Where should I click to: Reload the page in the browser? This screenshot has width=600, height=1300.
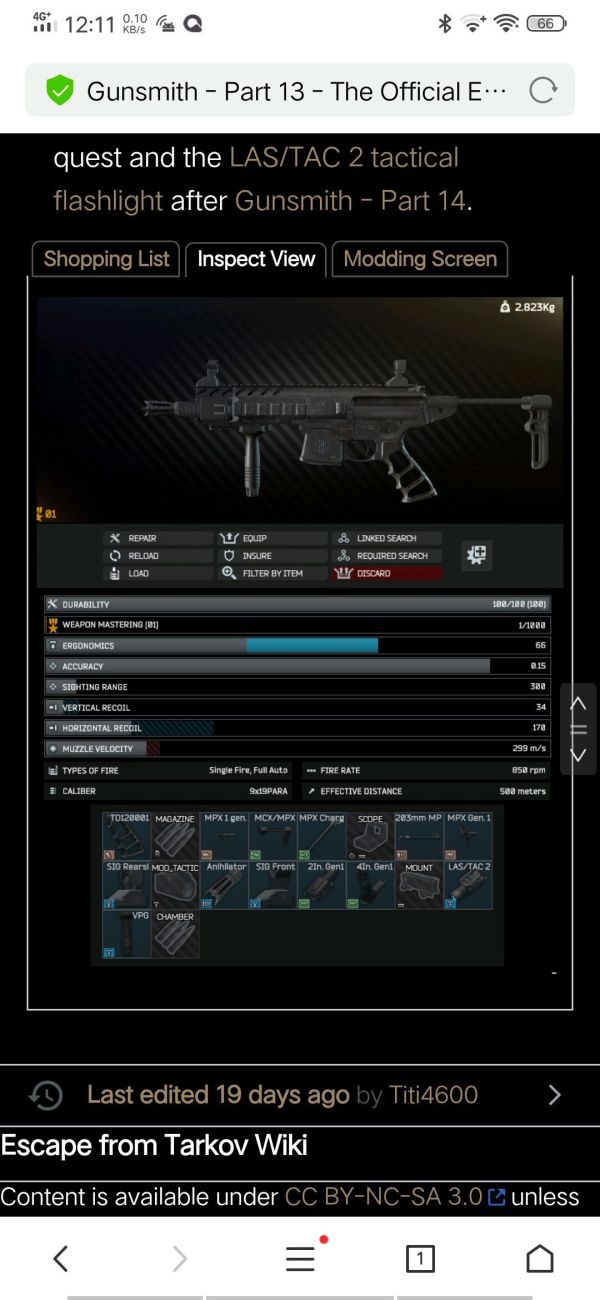(542, 91)
